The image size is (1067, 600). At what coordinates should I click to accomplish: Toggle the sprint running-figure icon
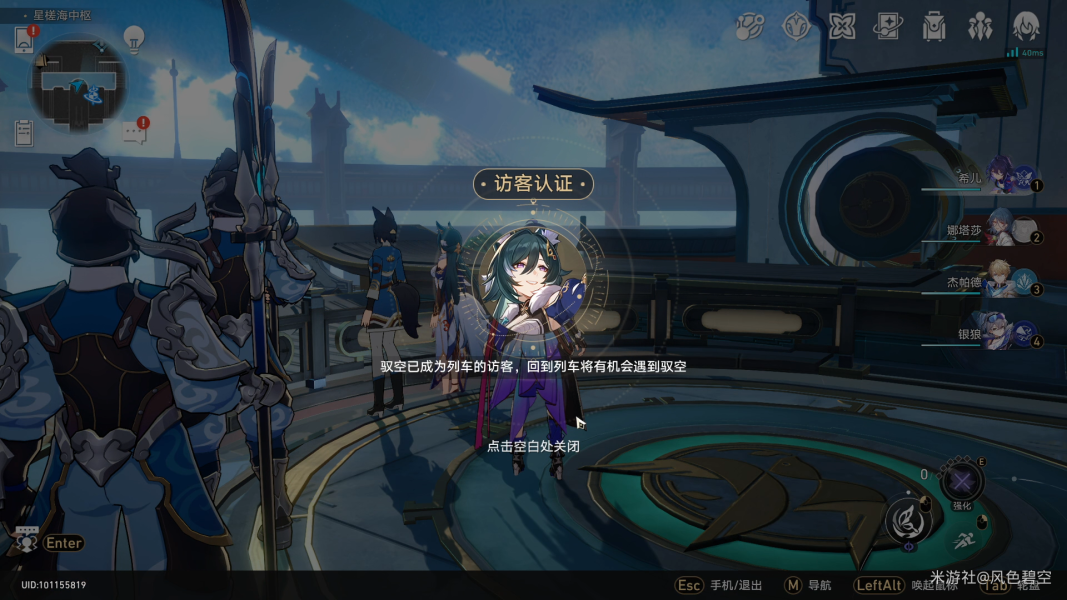tap(962, 540)
